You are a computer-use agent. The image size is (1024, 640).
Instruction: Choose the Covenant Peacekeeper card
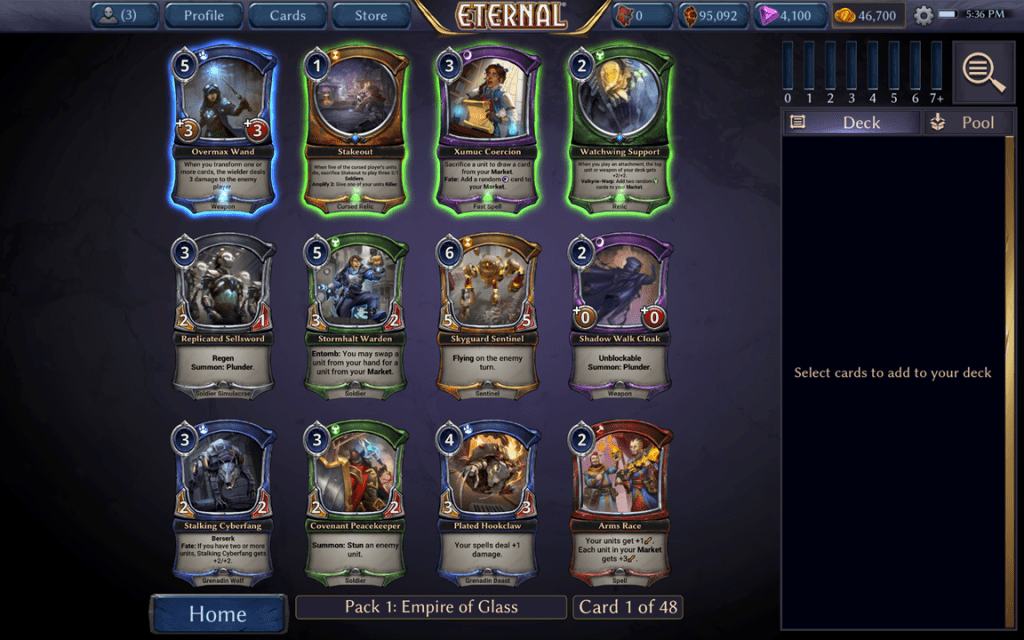(x=357, y=503)
